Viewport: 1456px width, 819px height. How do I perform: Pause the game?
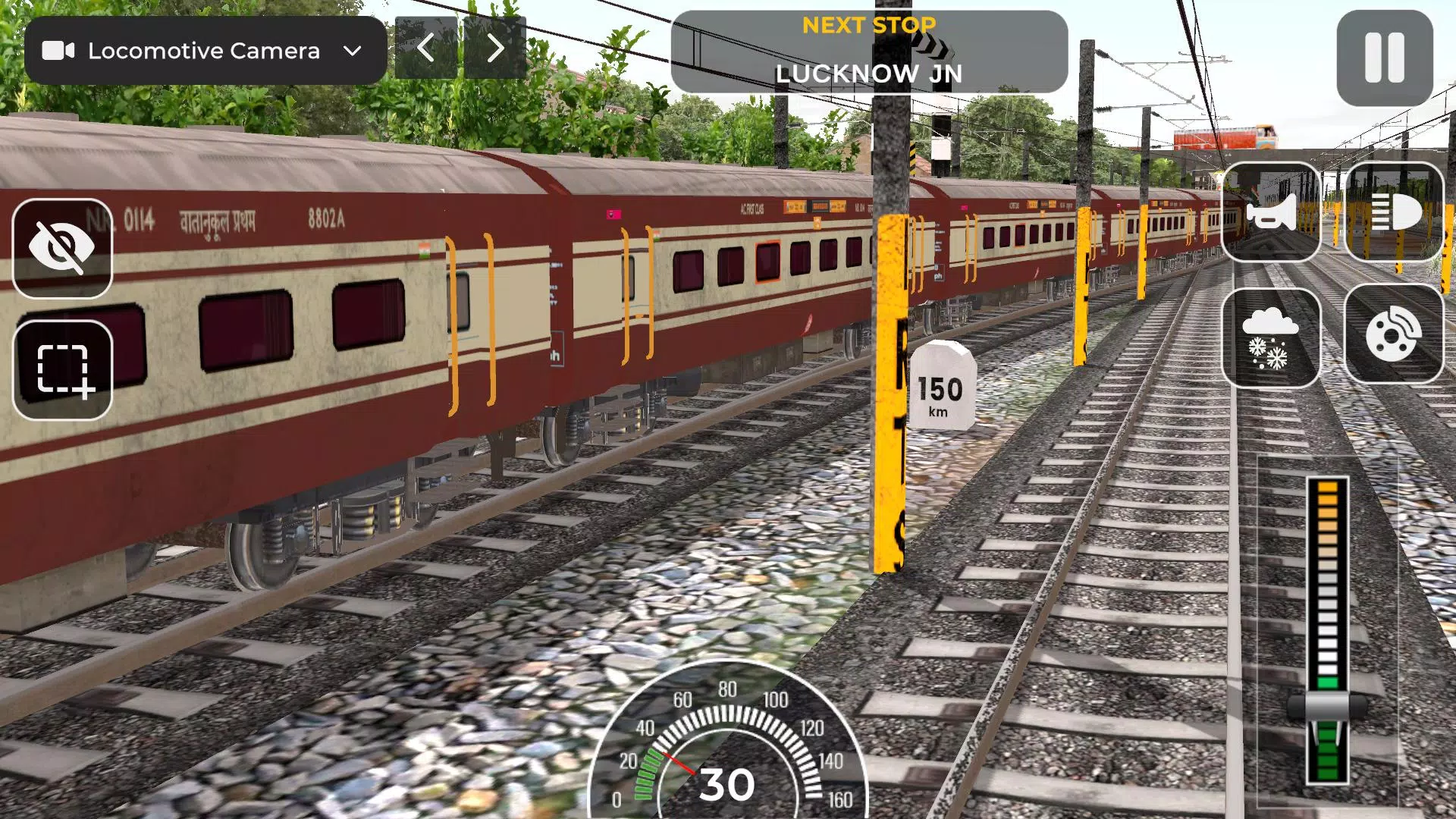tap(1386, 57)
